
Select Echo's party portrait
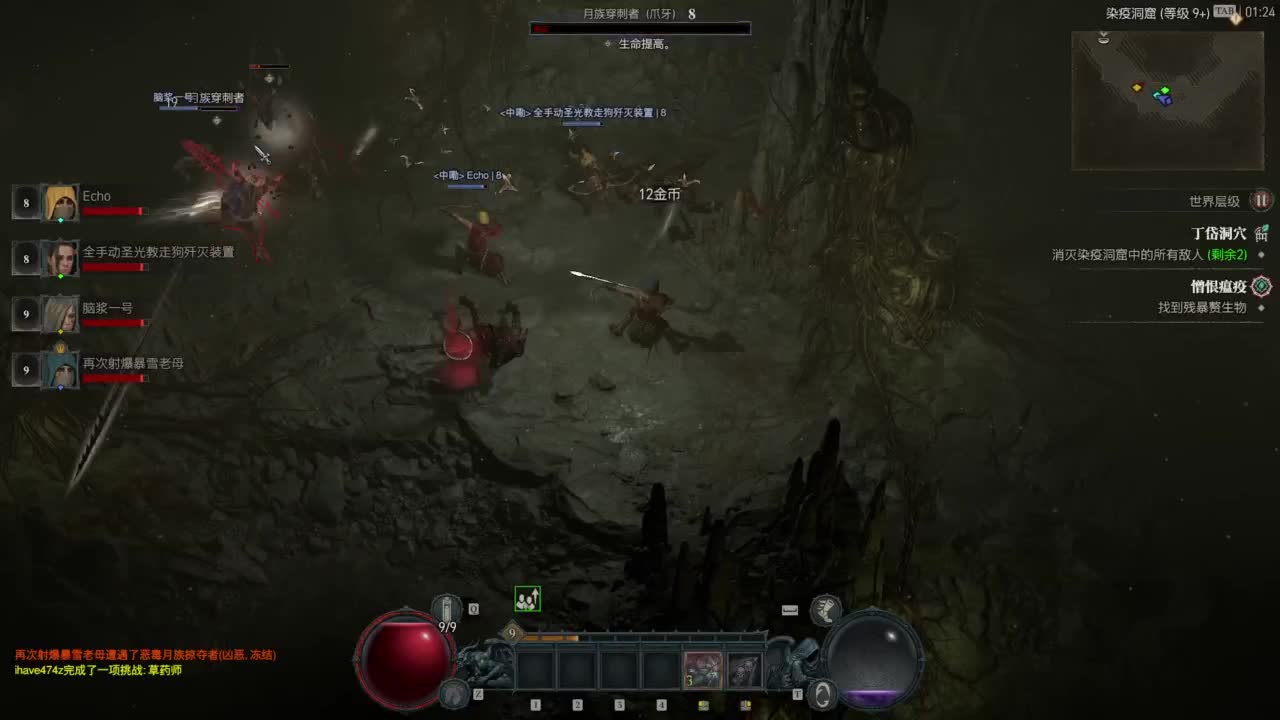61,203
